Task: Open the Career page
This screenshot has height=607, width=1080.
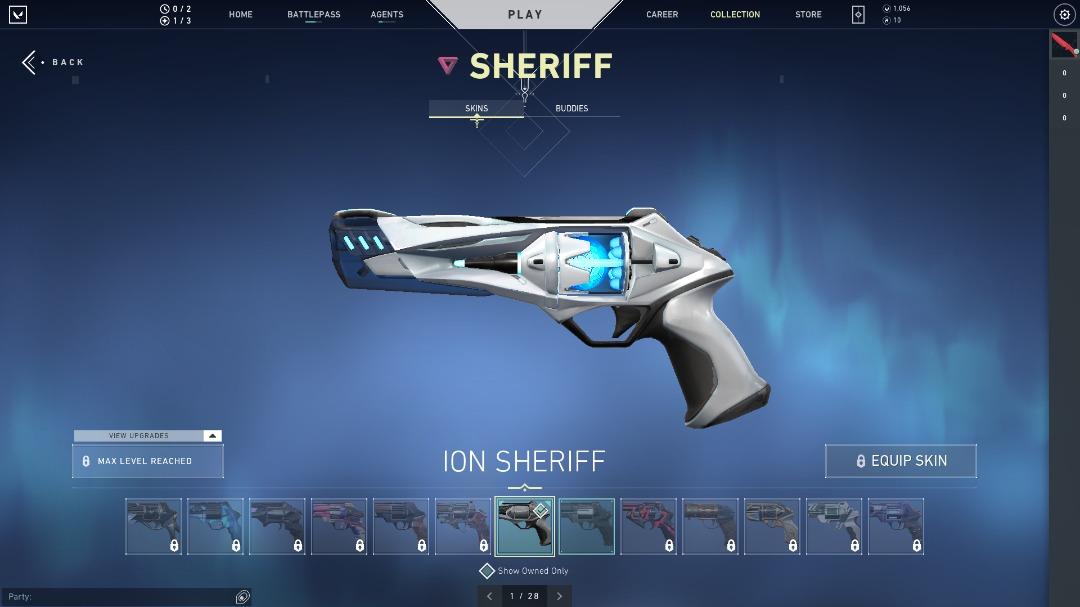Action: point(662,15)
